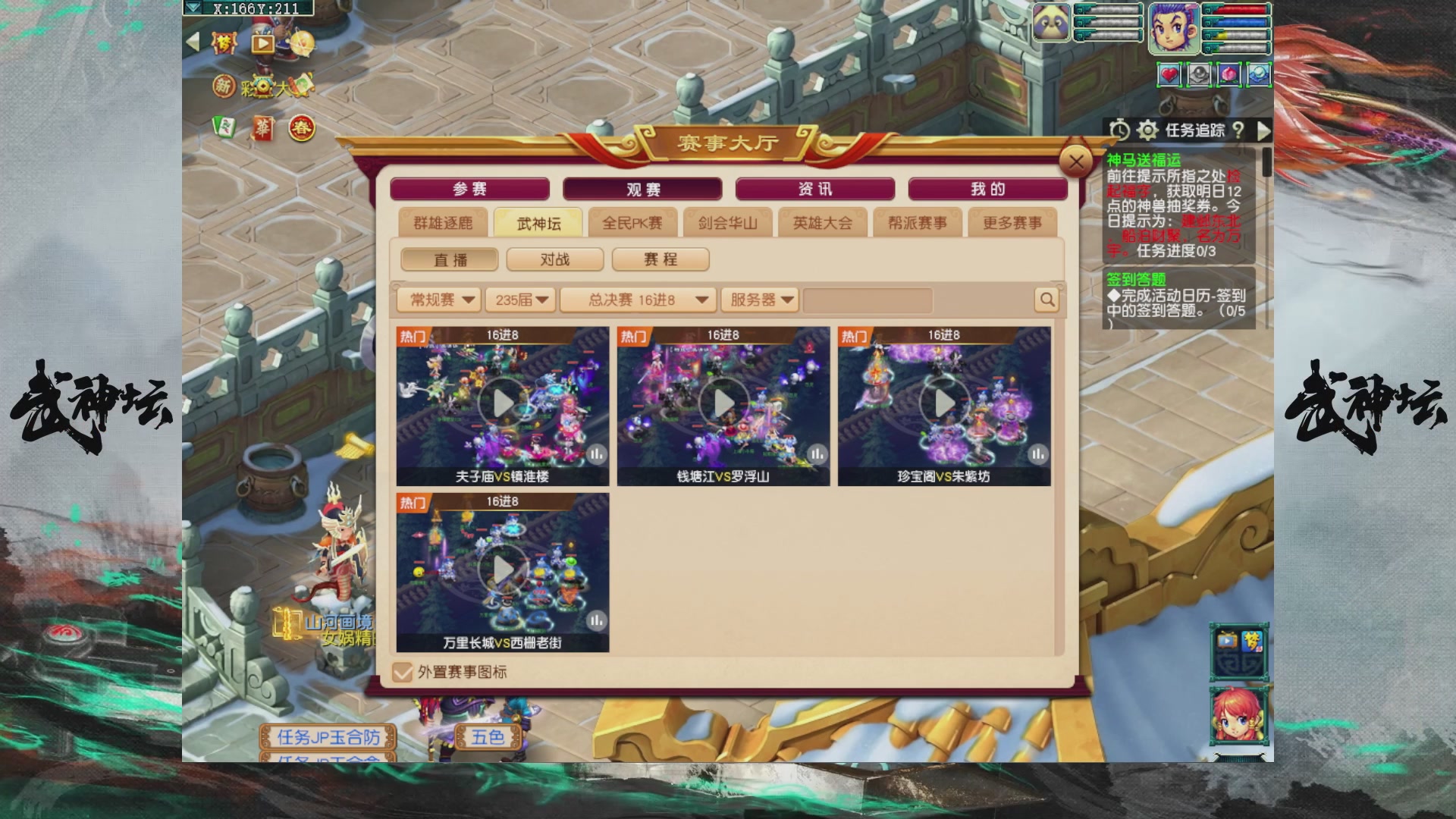Open the clock timer icon near 任务追踪
This screenshot has height=819, width=1456.
coord(1121,131)
